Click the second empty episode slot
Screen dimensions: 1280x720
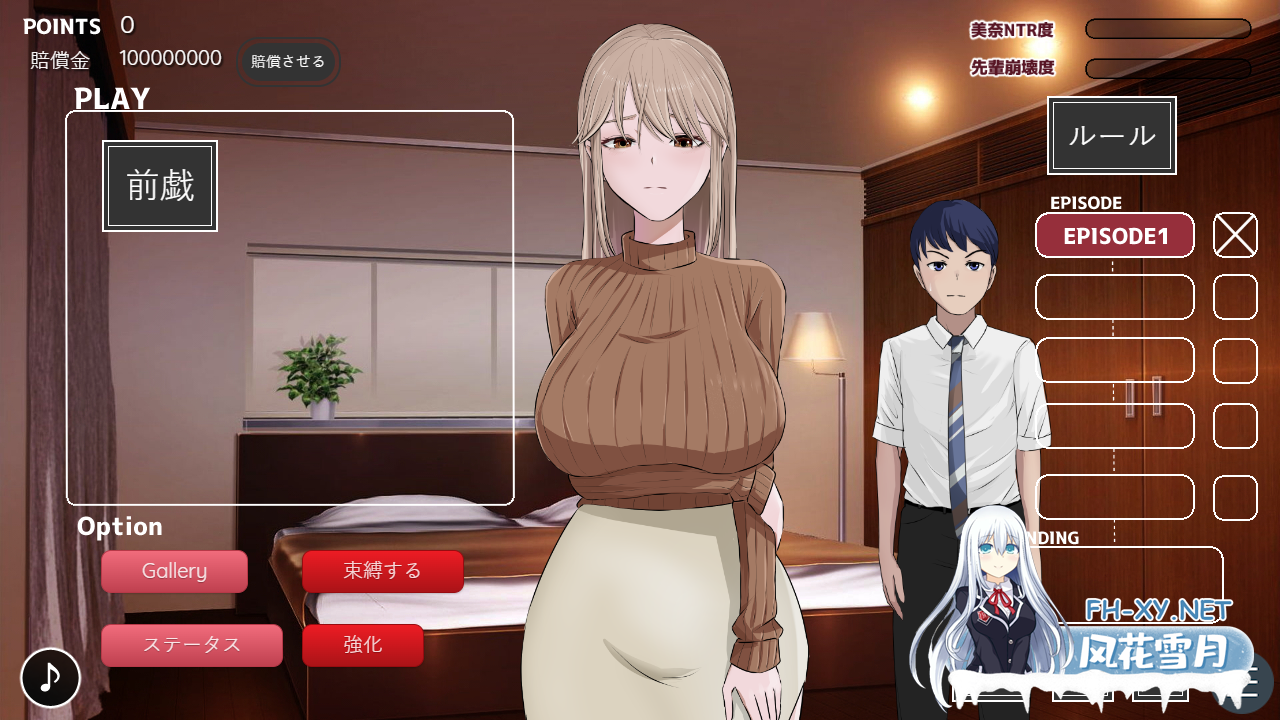click(1114, 298)
